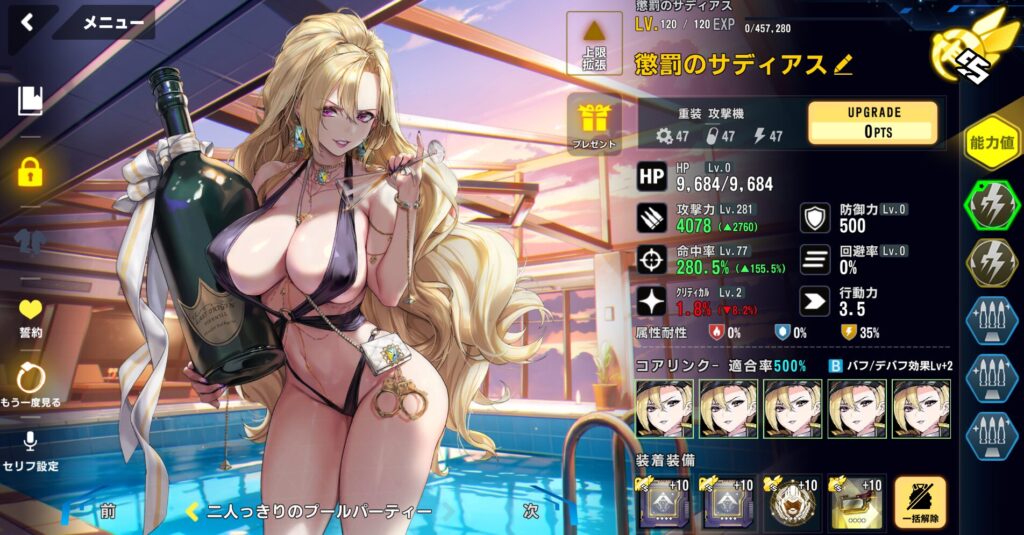This screenshot has width=1024, height=535.
Task: Open the 上限拡張 limit expansion button
Action: pyautogui.click(x=594, y=45)
